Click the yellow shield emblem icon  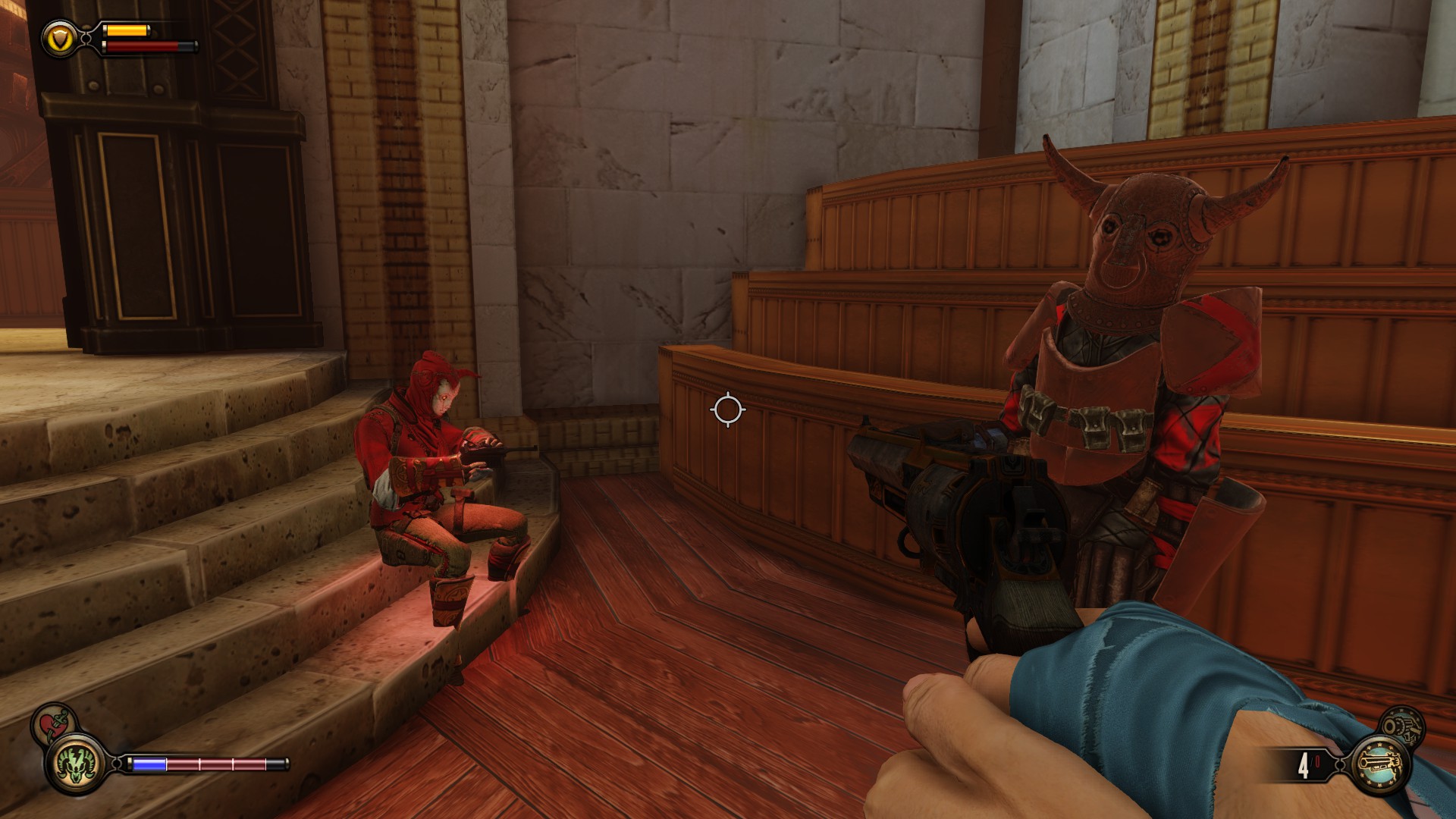click(60, 38)
